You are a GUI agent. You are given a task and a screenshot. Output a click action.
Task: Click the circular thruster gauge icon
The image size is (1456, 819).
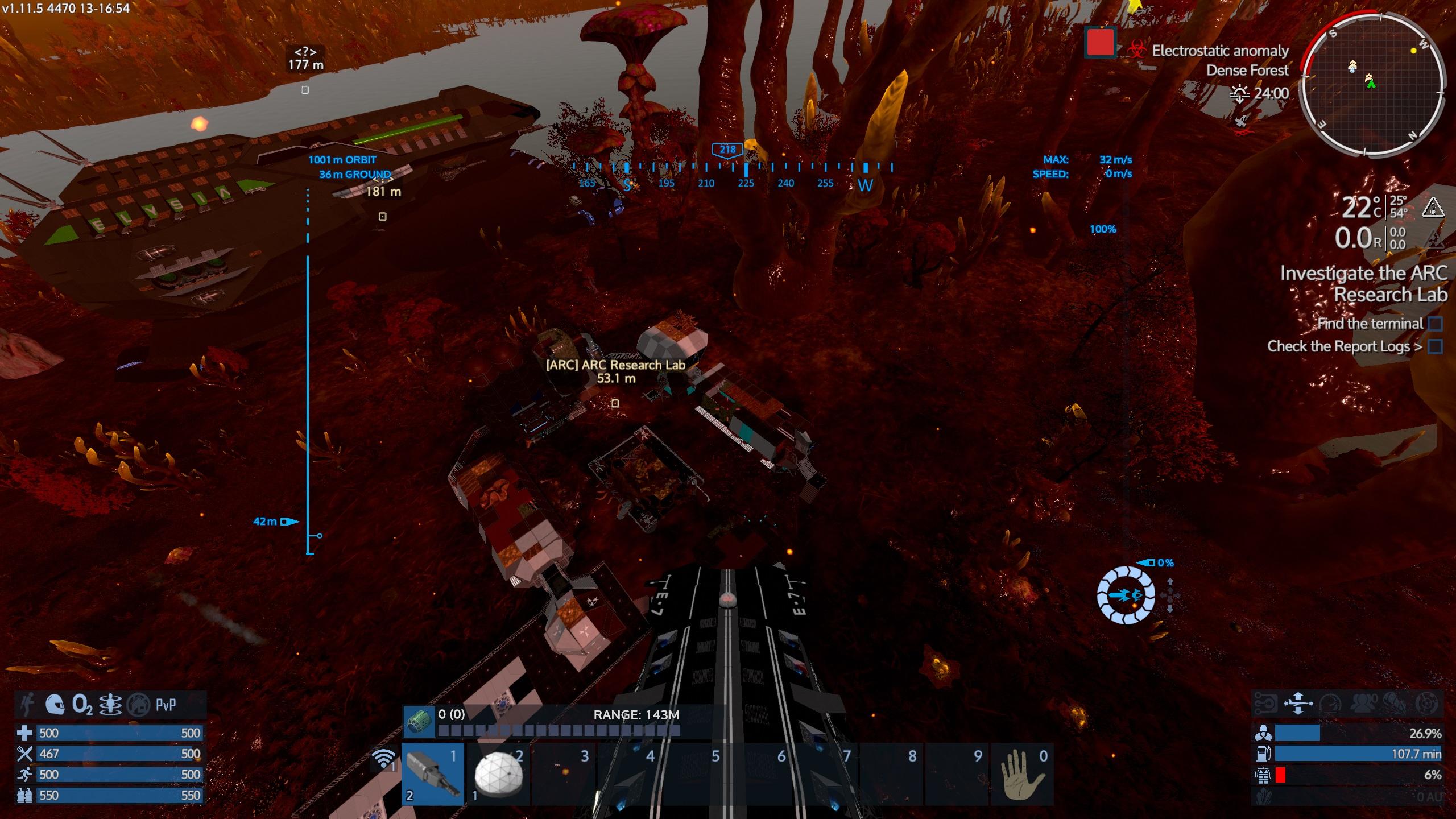(x=1126, y=595)
